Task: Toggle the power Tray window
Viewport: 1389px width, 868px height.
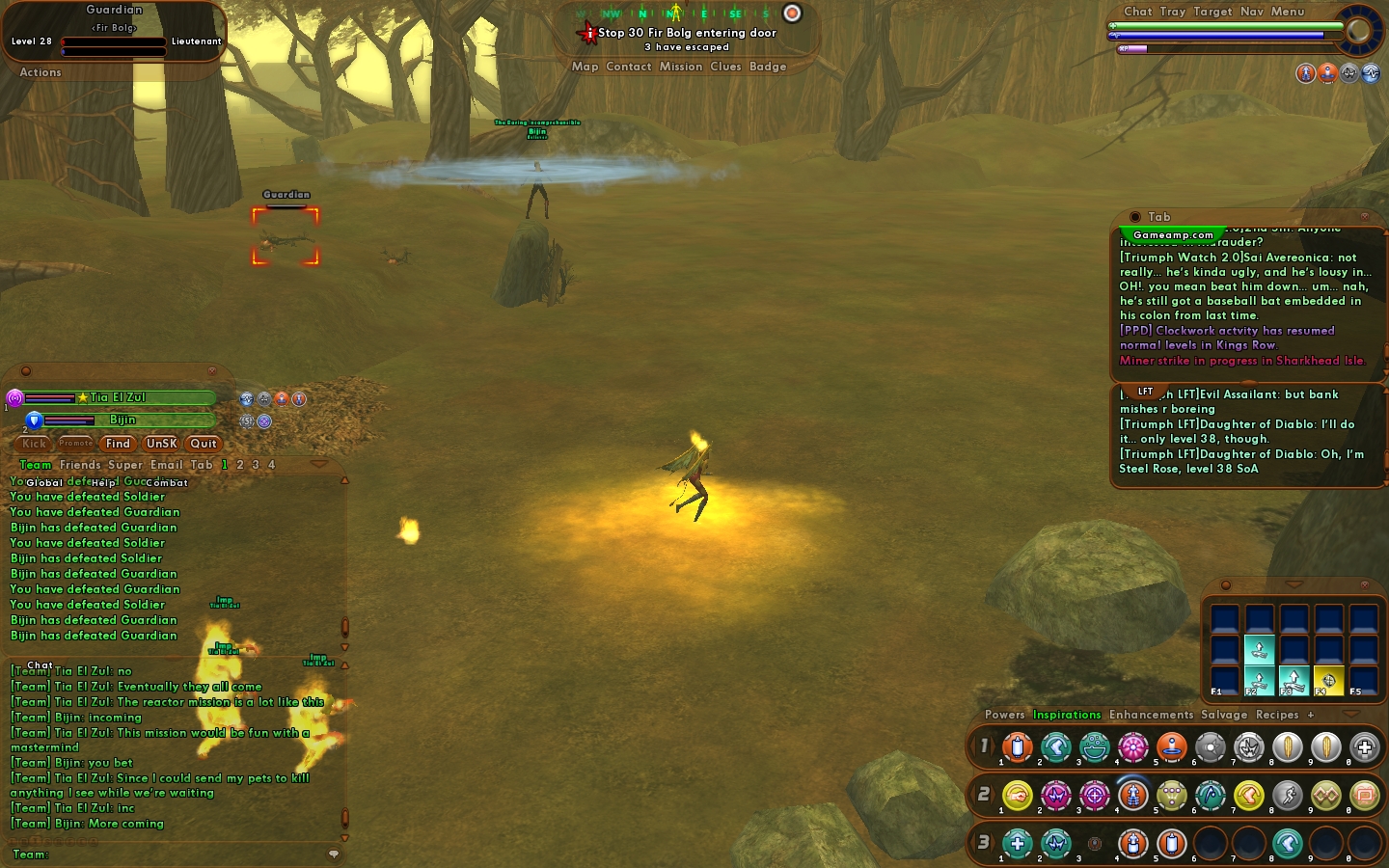Action: click(x=1173, y=12)
